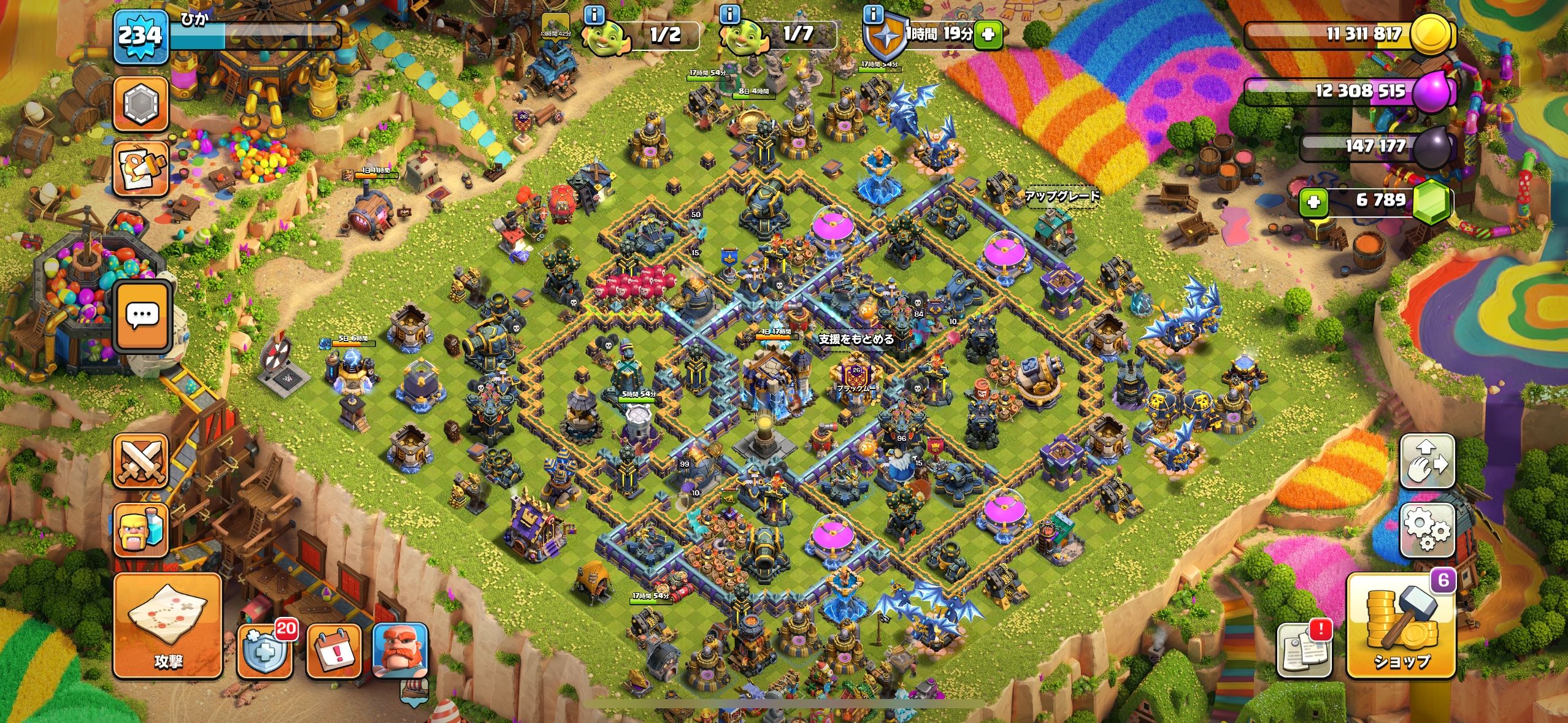Open the layout editor hand button

(1427, 462)
